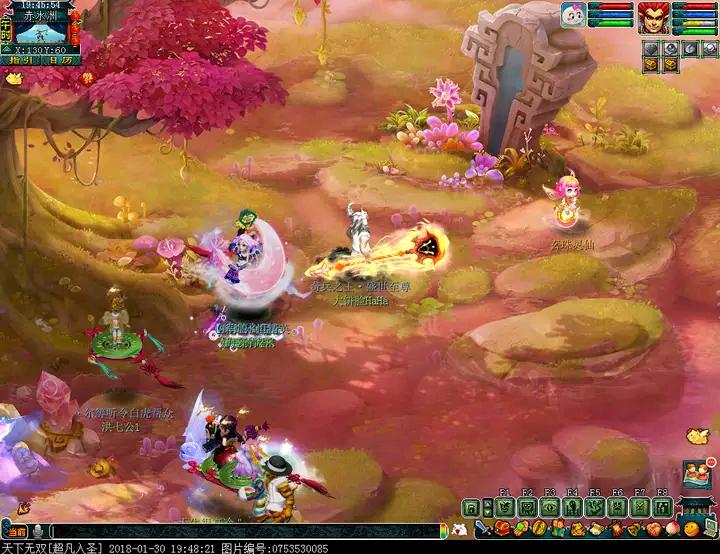720x554 pixels.
Task: Open the computer system settings icon
Action: (x=708, y=528)
